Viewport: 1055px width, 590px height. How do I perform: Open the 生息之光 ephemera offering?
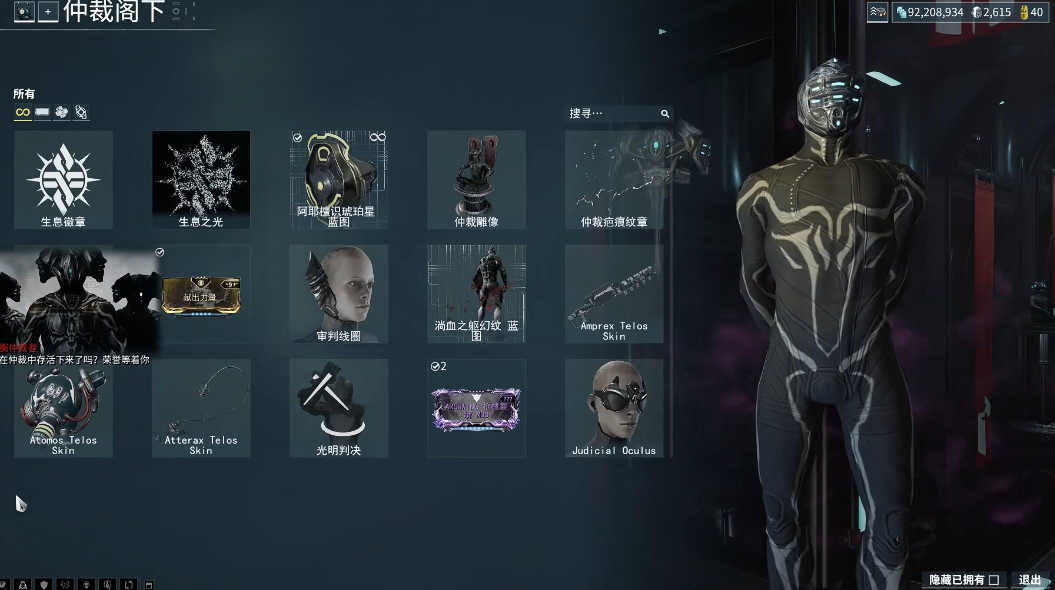pos(201,180)
